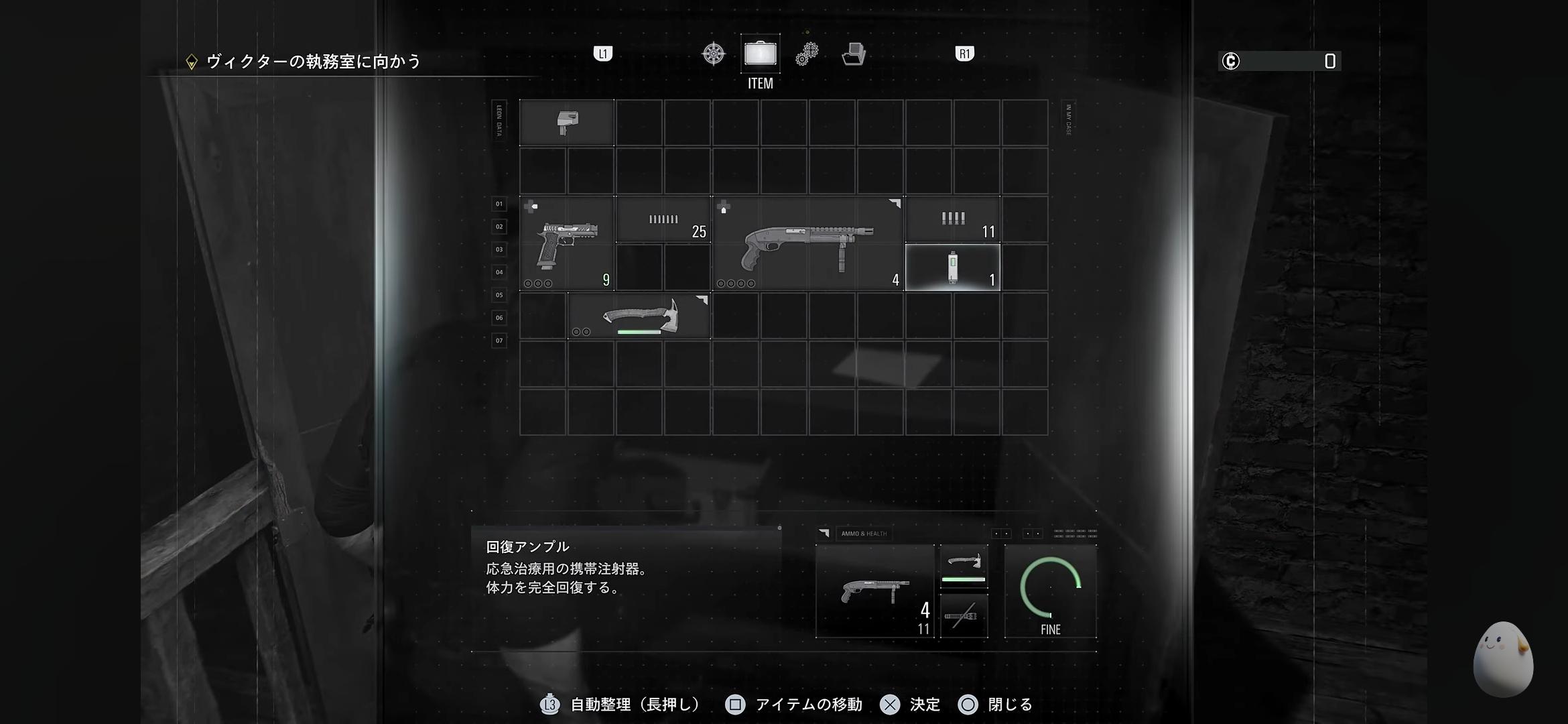Click the crossed-out empty equipment slot
Viewport: 1568px width, 724px height.
tap(964, 615)
